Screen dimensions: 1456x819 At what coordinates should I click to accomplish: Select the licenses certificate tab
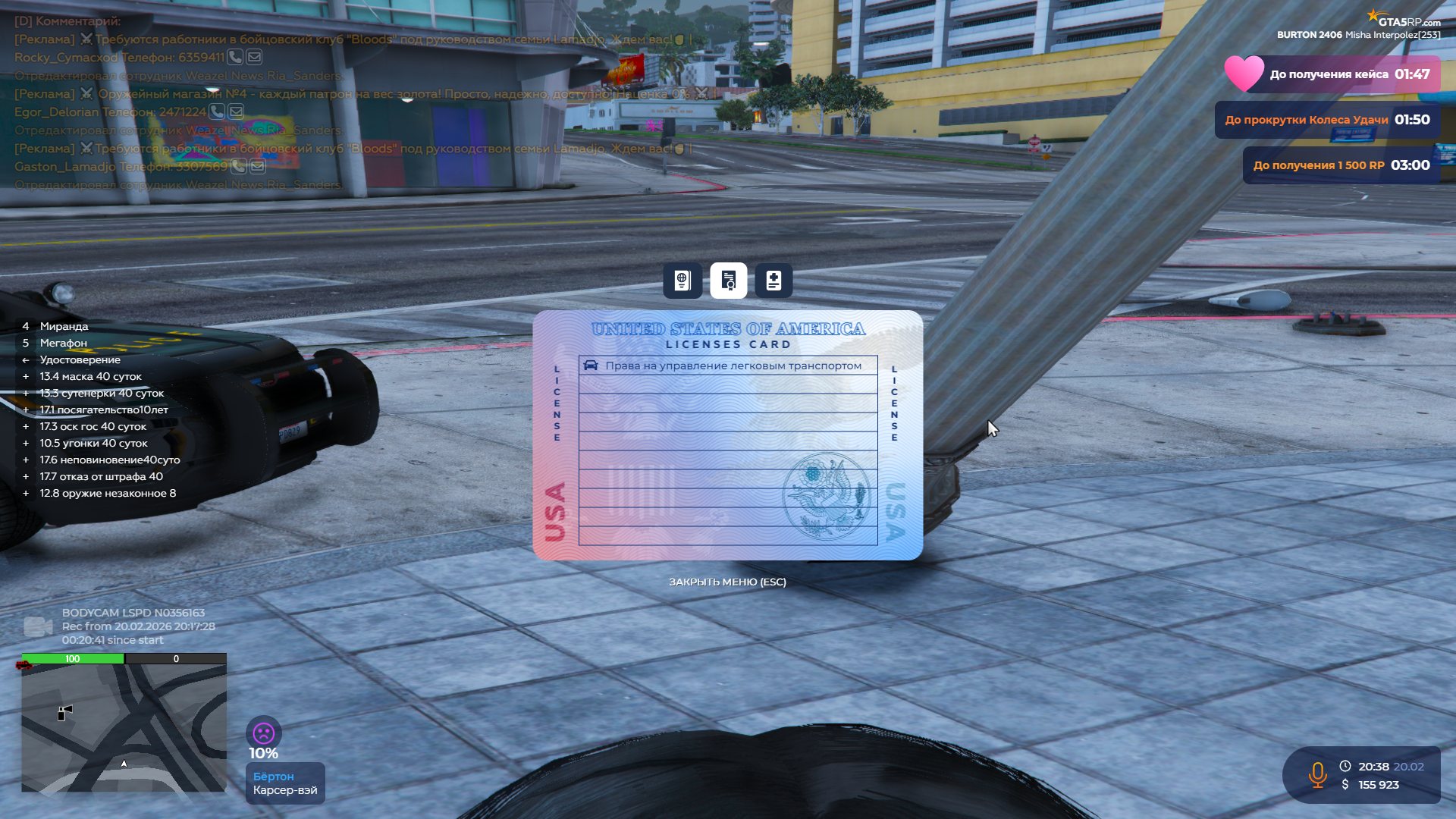click(728, 281)
